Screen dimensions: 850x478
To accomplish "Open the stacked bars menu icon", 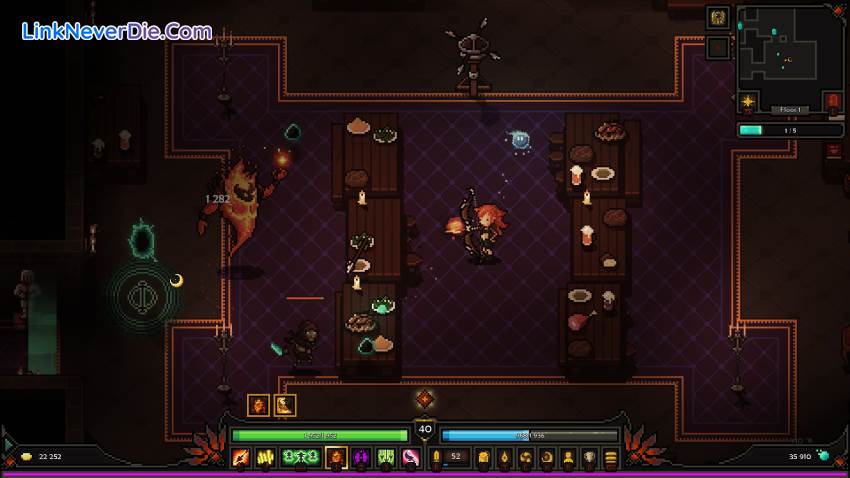I will (610, 458).
